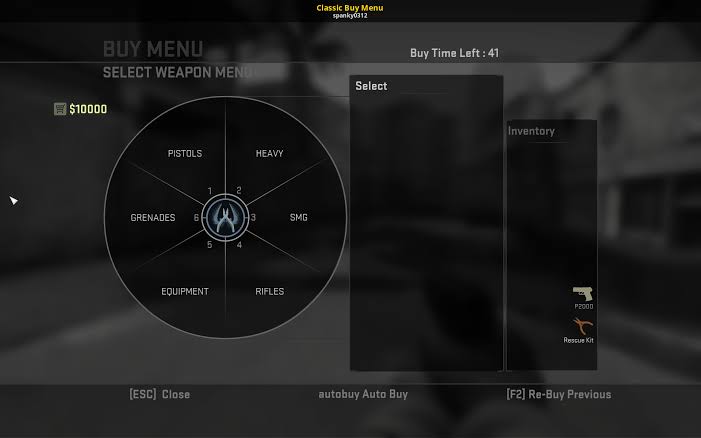Screen dimensions: 701x438
Task: Open the Rifles category
Action: point(269,292)
